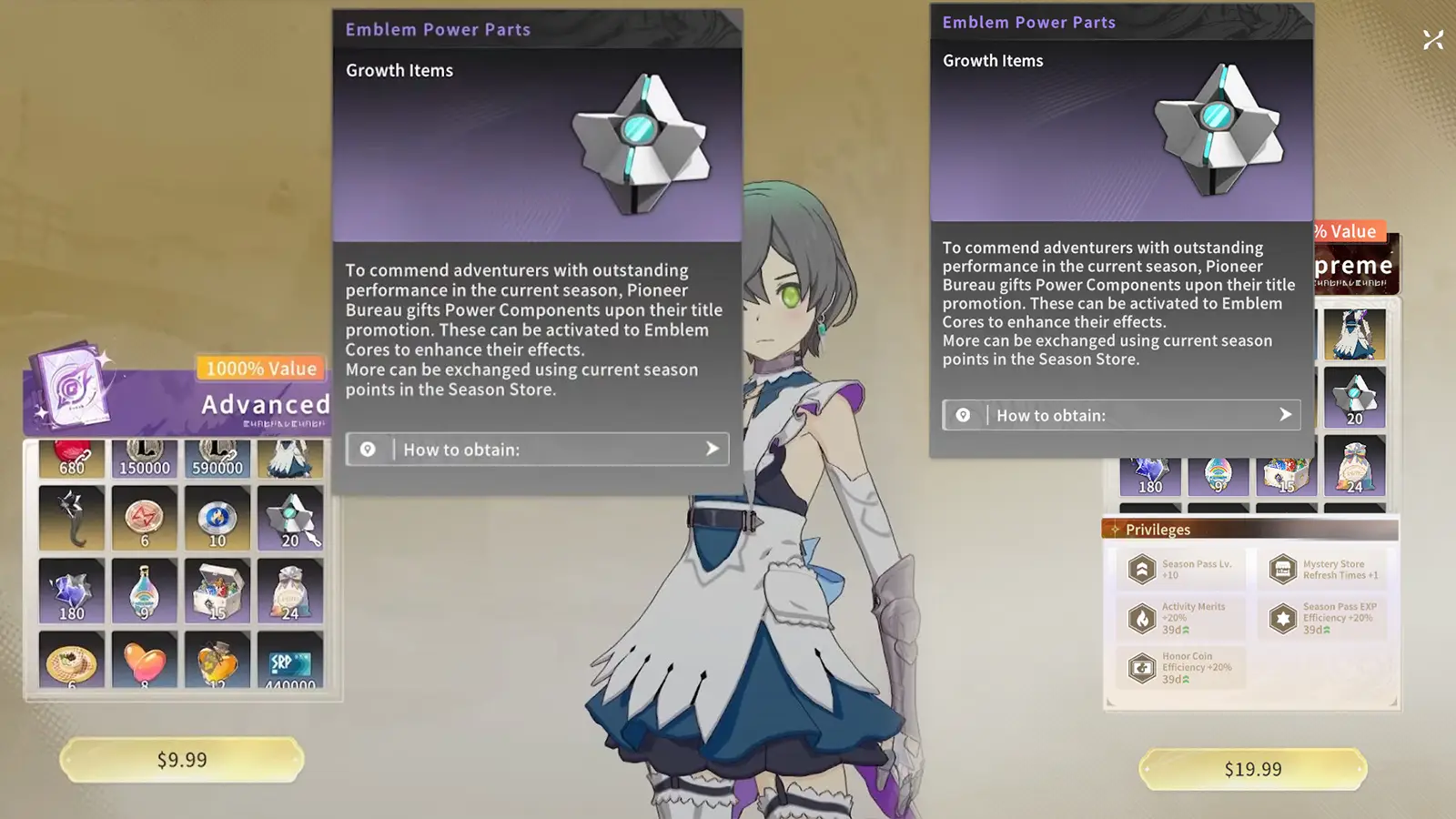Select the Advanced pass banner

(264, 404)
